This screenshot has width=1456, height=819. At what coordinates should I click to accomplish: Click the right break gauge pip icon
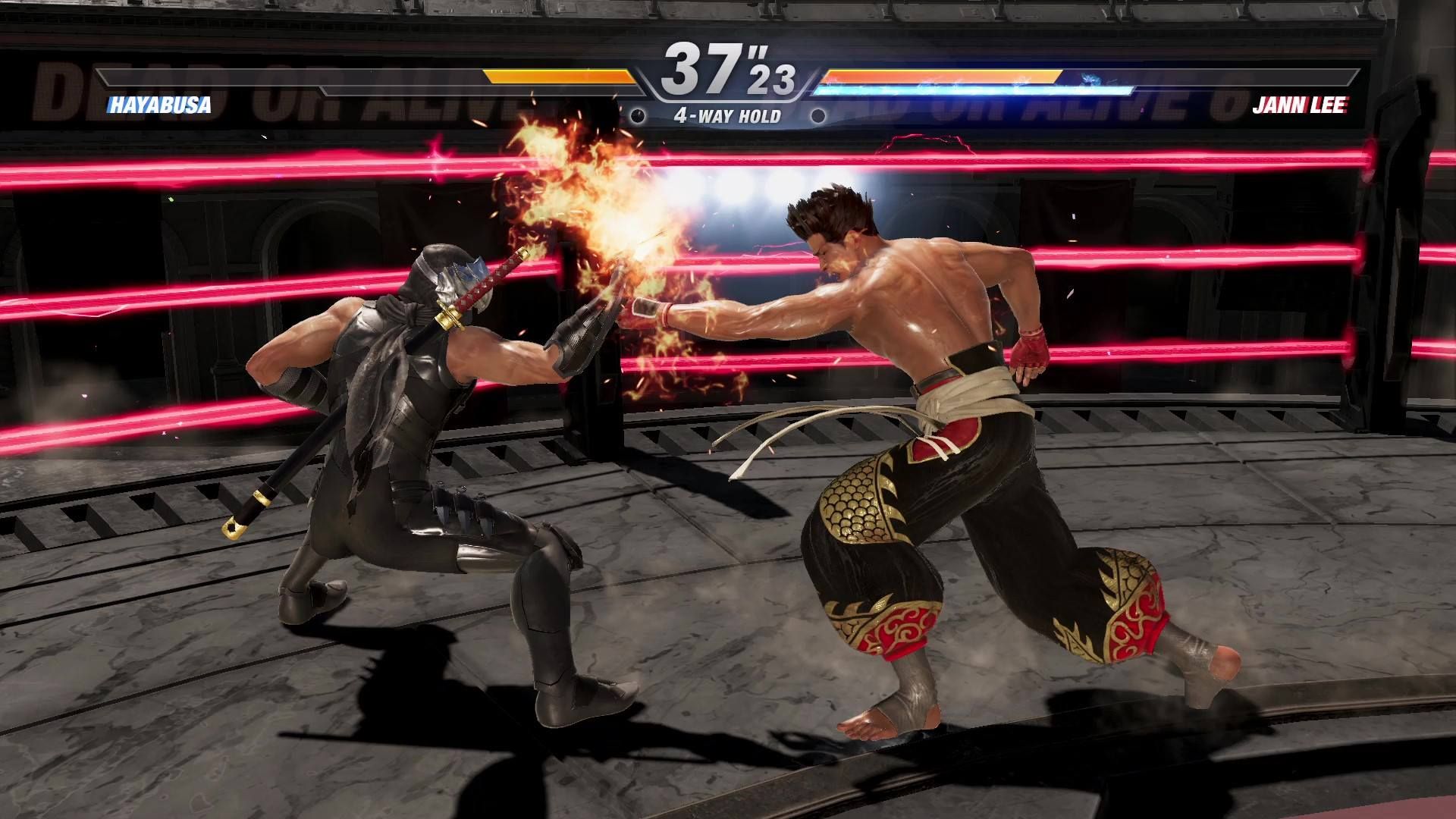pos(817,115)
